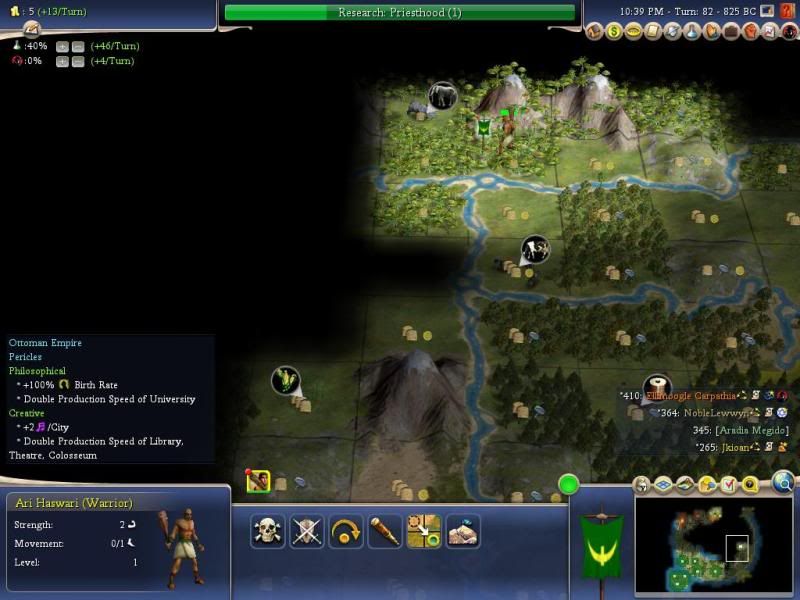Increase the espionage rate percentage

click(x=62, y=61)
